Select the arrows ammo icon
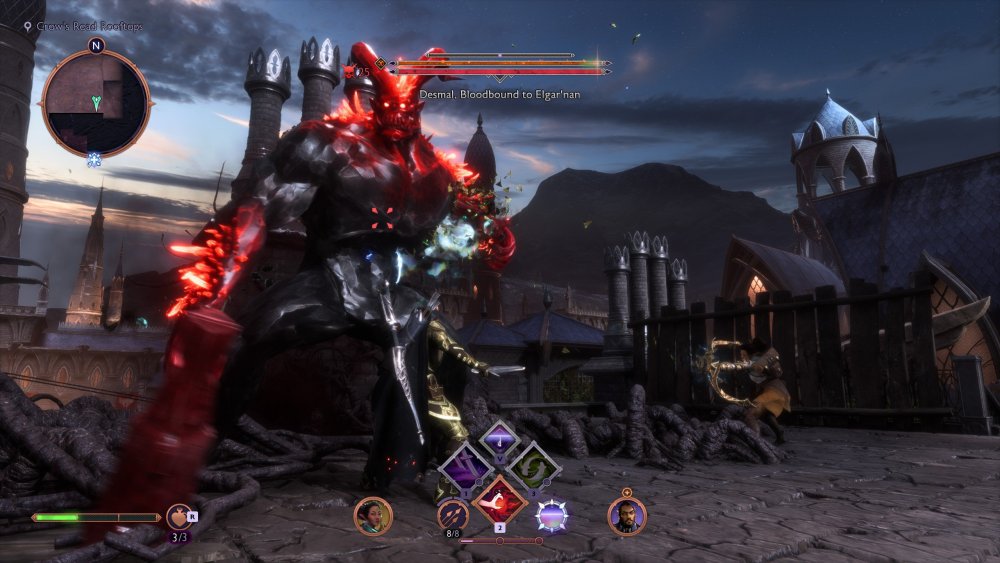Image resolution: width=1000 pixels, height=563 pixels. point(453,515)
